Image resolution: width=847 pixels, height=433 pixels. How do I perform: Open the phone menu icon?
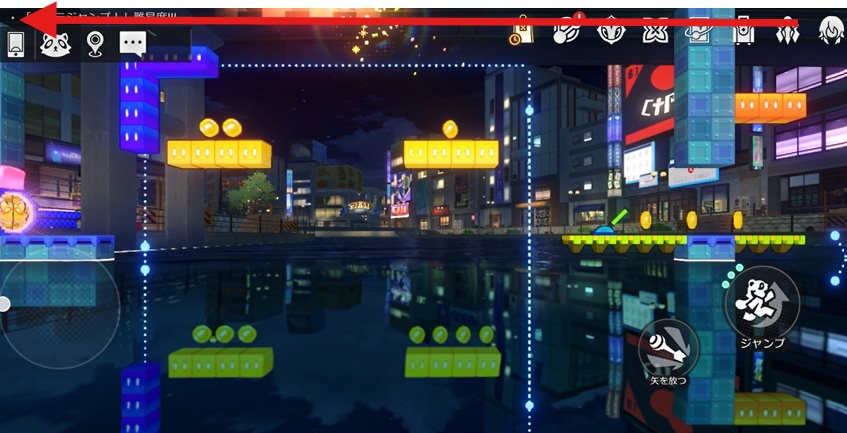(16, 42)
